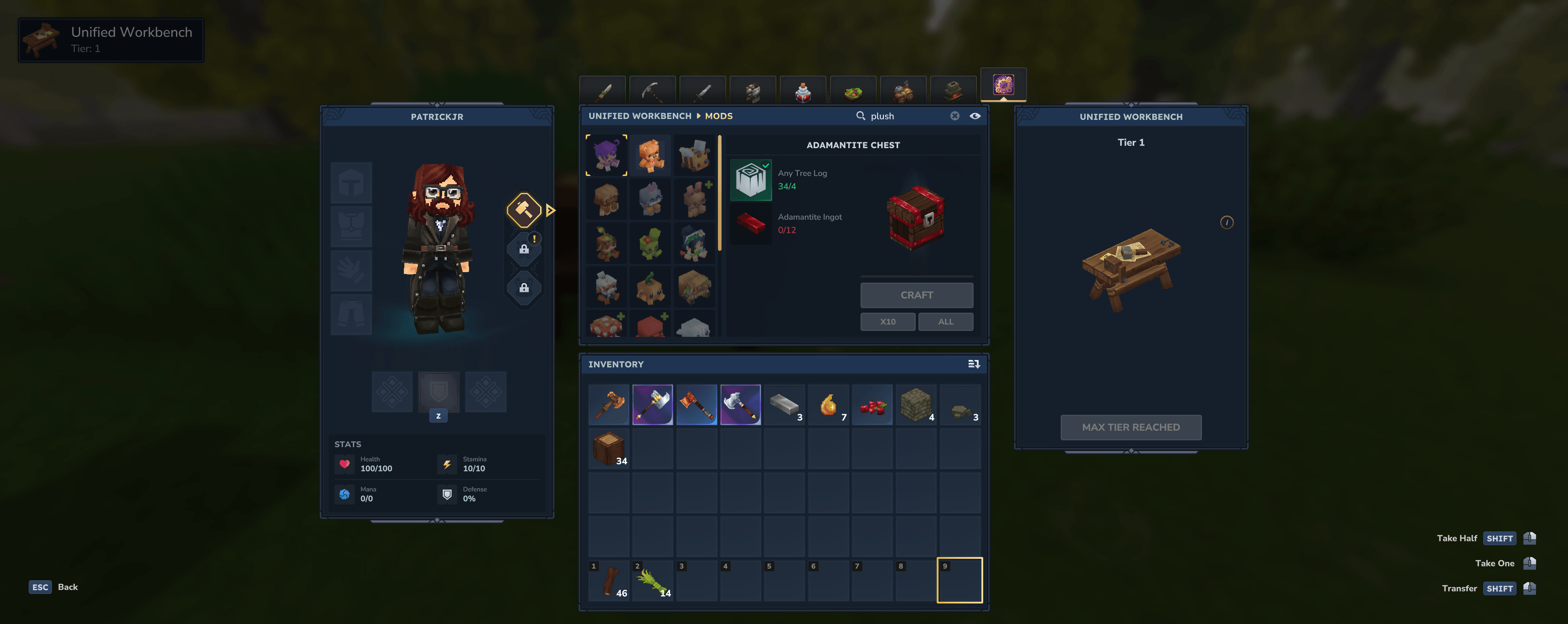This screenshot has height=624, width=1568.
Task: Clear the plush search text
Action: (x=954, y=116)
